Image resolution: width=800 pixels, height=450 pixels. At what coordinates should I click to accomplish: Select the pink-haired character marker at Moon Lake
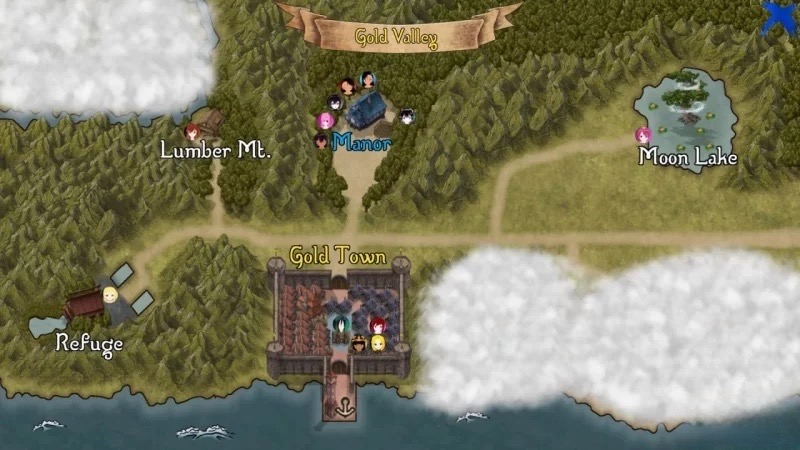click(x=644, y=135)
